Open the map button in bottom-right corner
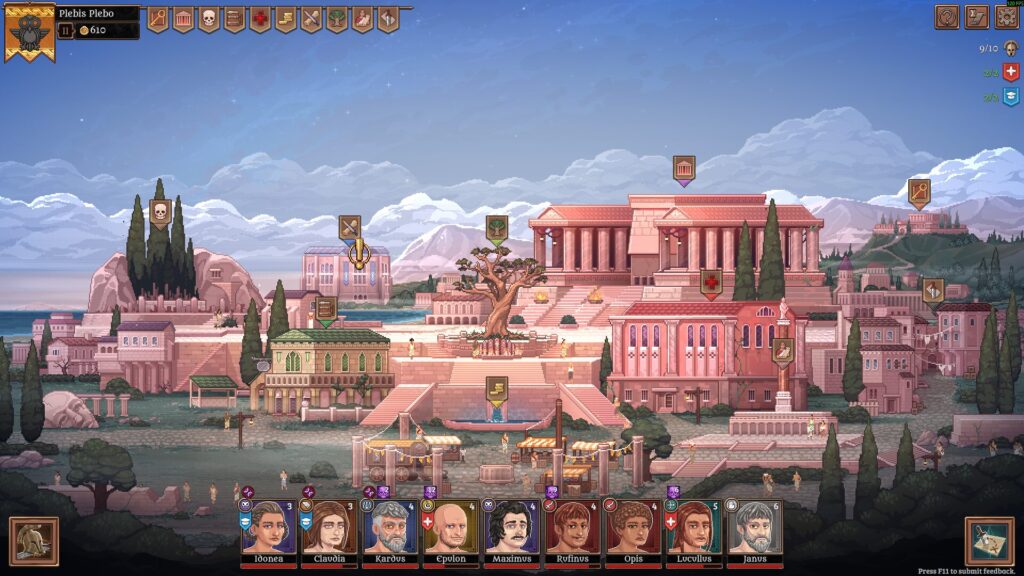This screenshot has height=576, width=1024. tap(989, 541)
